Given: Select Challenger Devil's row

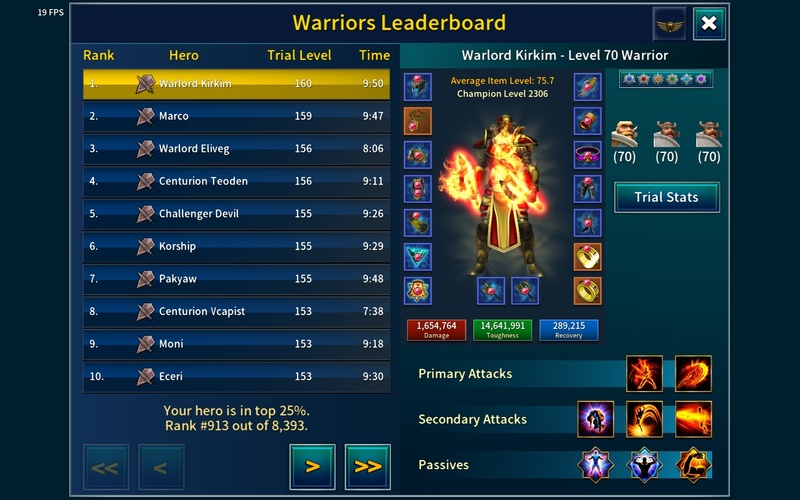Looking at the screenshot, I should (x=236, y=214).
